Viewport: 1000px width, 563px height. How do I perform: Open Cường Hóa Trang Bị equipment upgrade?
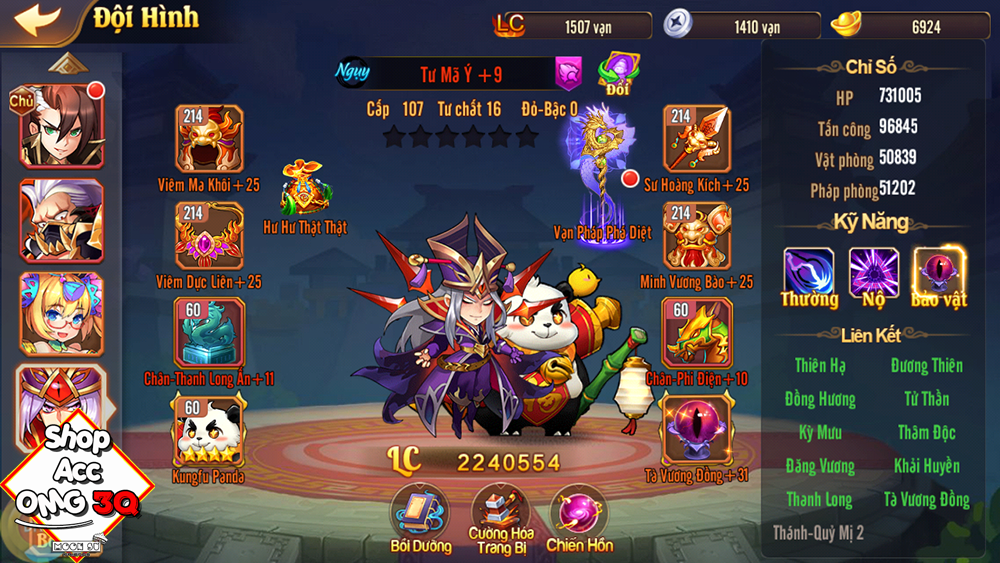coord(500,511)
